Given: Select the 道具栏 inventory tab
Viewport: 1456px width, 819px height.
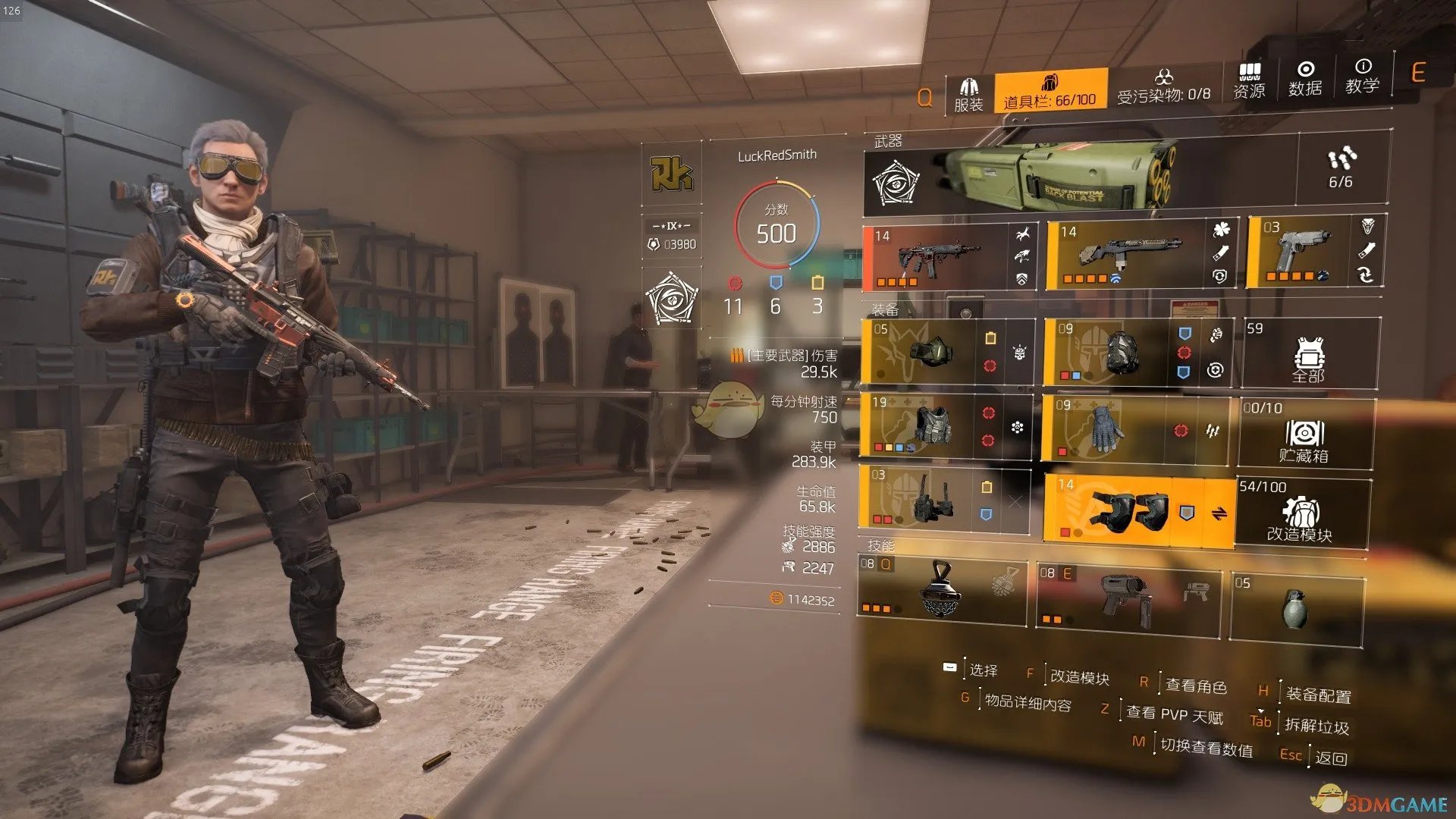Looking at the screenshot, I should (1050, 91).
